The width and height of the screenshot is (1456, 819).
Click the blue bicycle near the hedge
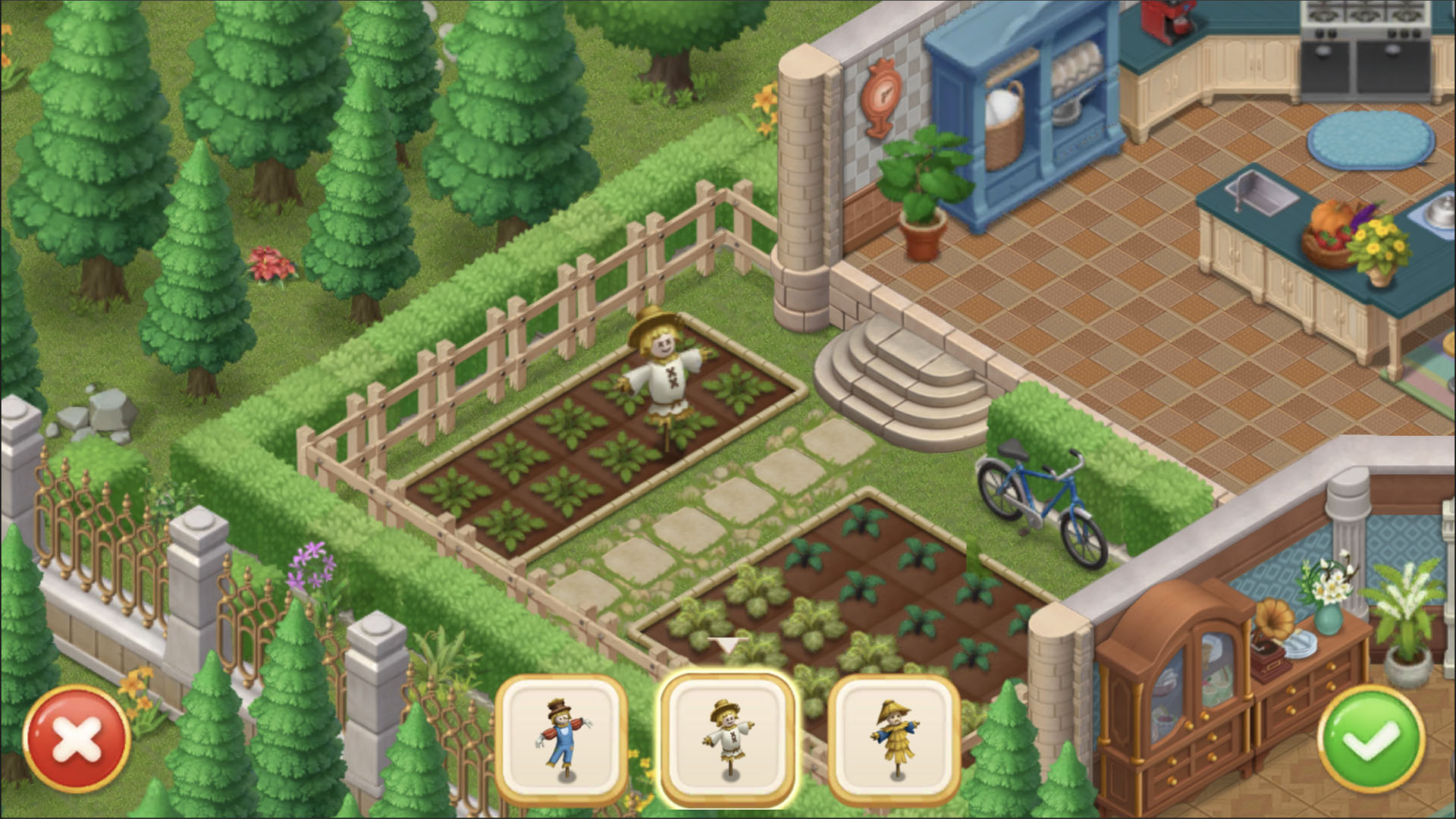(x=1039, y=500)
